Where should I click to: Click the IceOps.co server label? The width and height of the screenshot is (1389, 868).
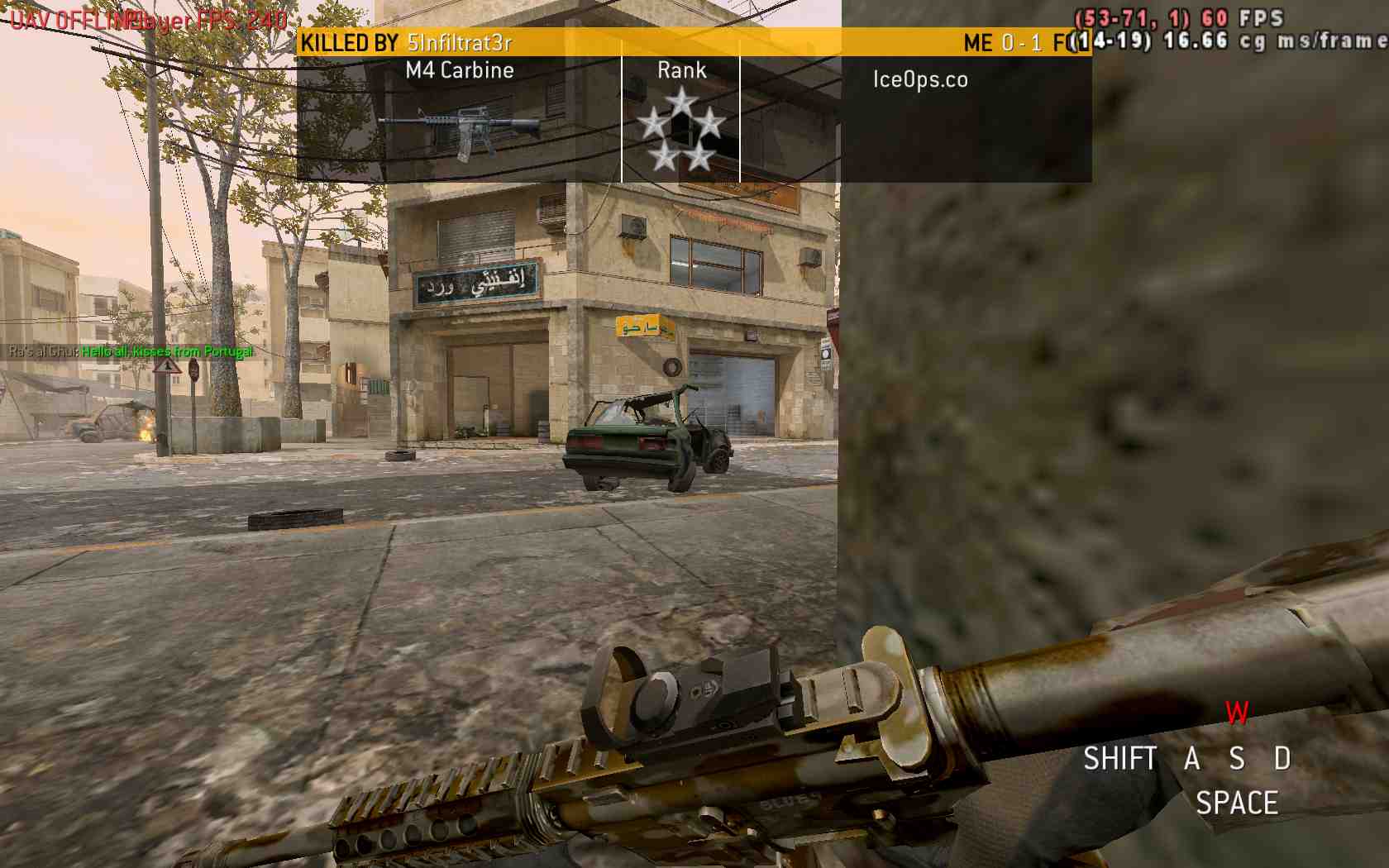[x=920, y=79]
